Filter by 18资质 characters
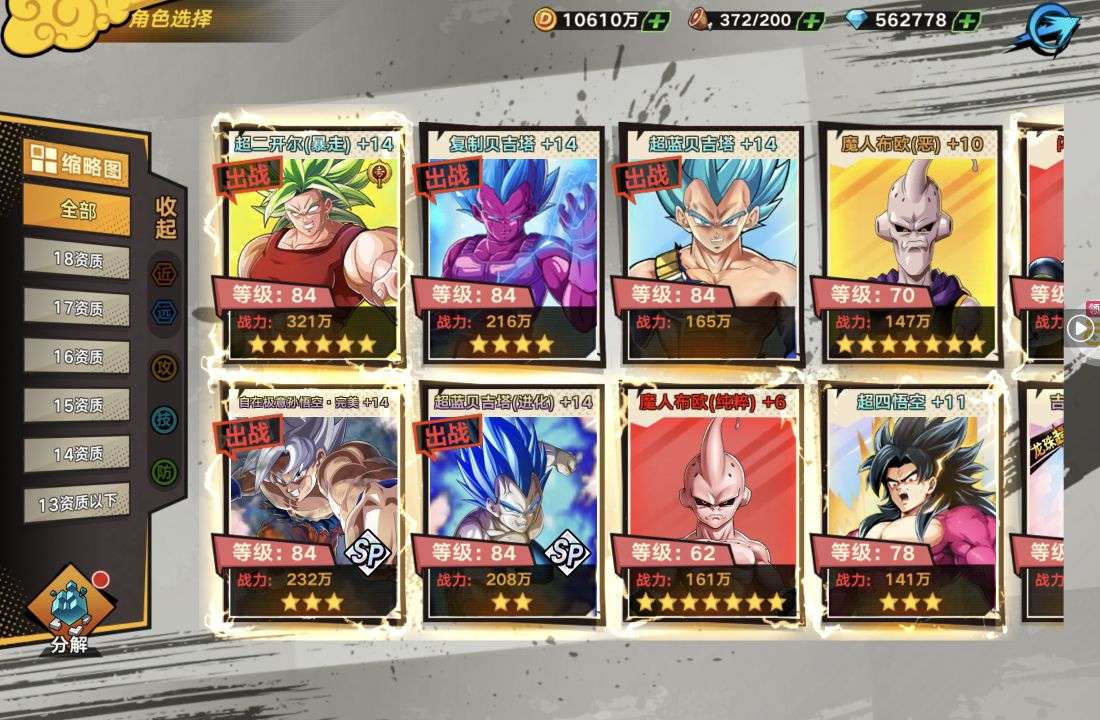 [x=77, y=259]
